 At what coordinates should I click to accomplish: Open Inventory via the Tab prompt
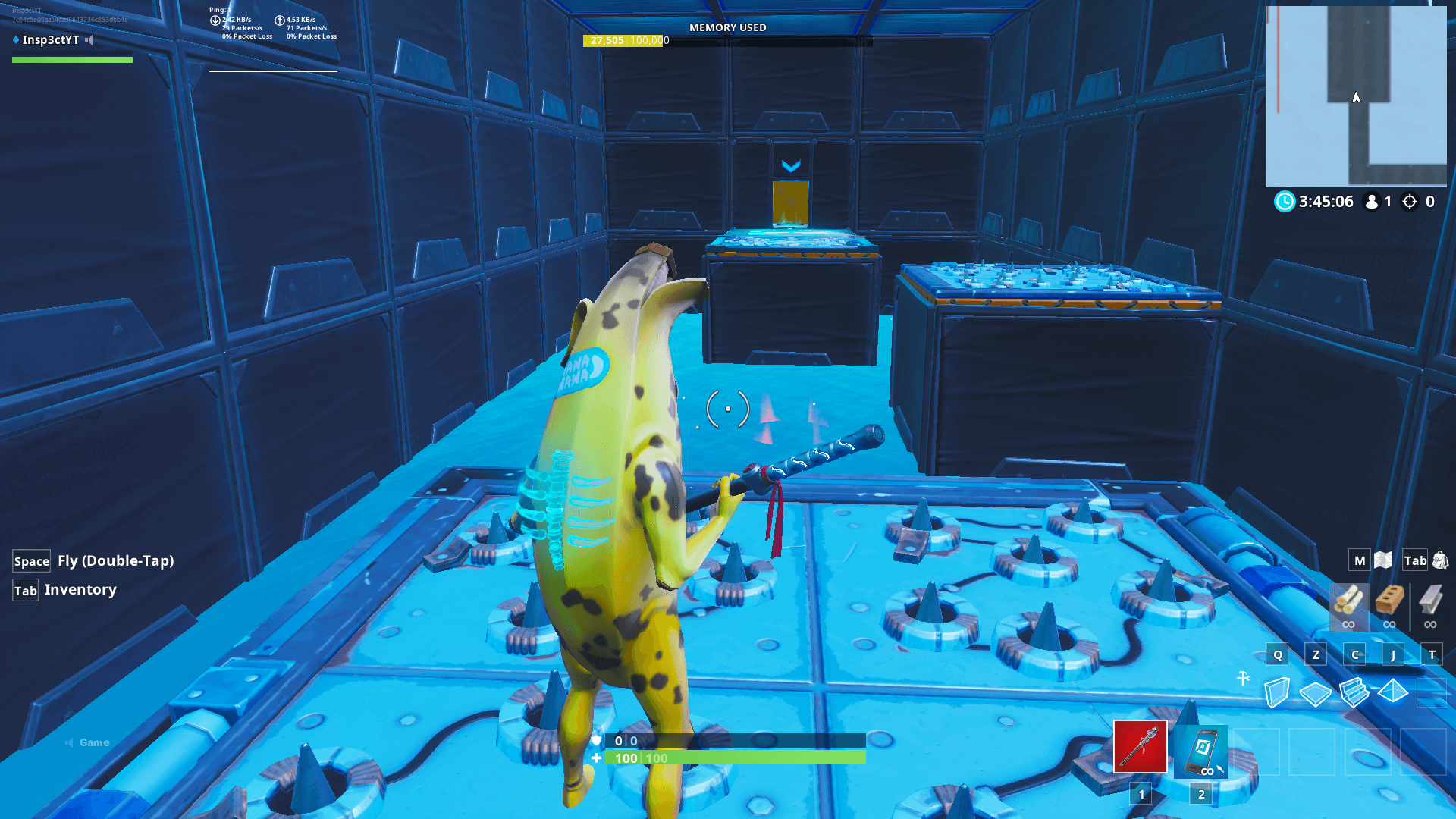[x=25, y=590]
